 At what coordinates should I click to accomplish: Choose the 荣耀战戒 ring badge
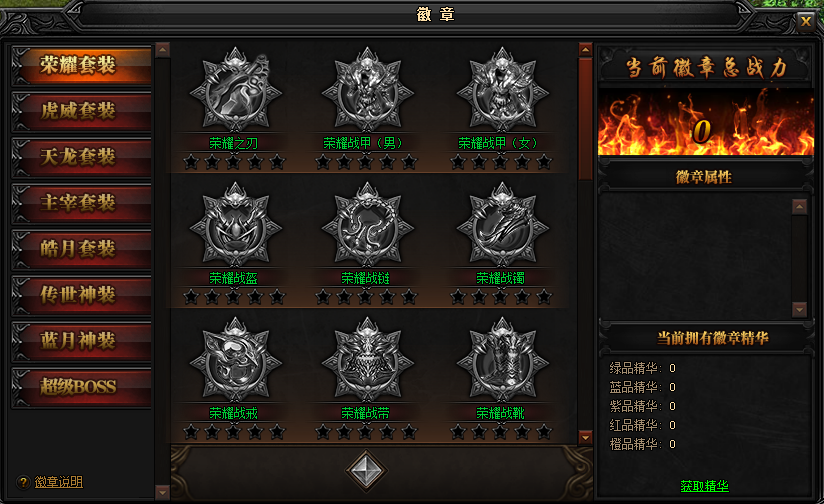[x=234, y=360]
